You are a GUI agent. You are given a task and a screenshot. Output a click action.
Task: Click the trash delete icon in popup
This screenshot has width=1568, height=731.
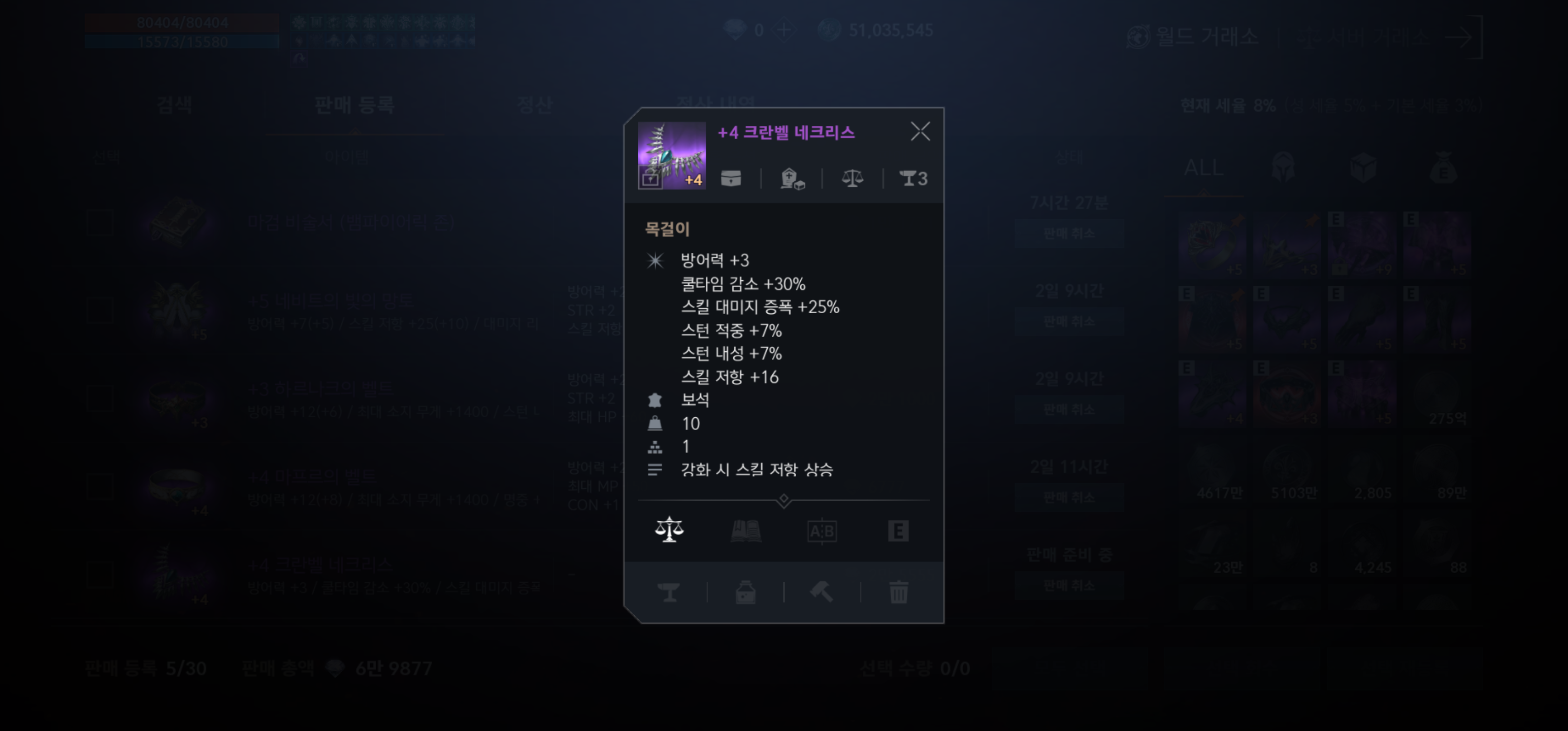tap(898, 593)
